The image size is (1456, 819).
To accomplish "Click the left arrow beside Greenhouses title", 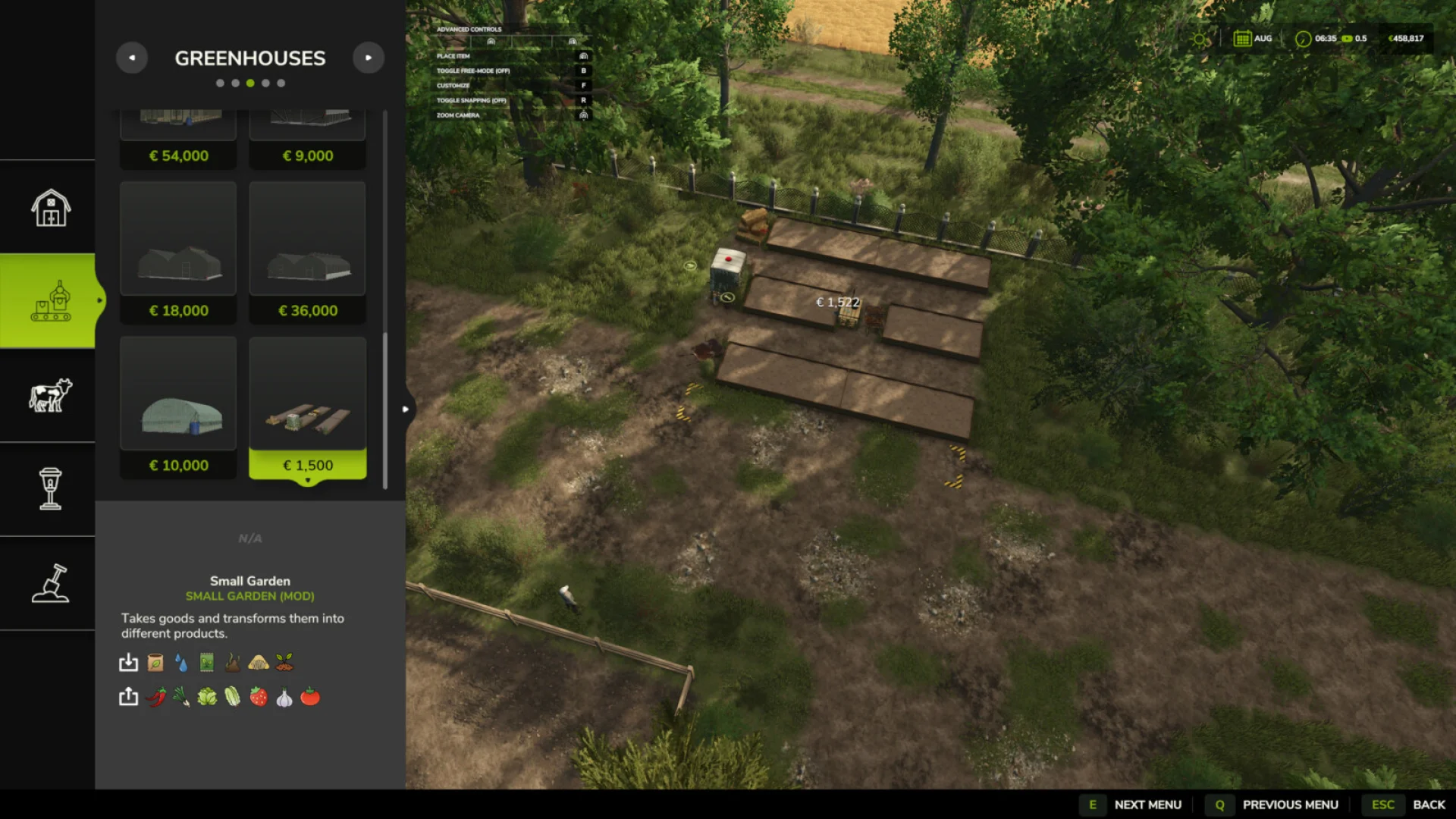I will tap(132, 58).
